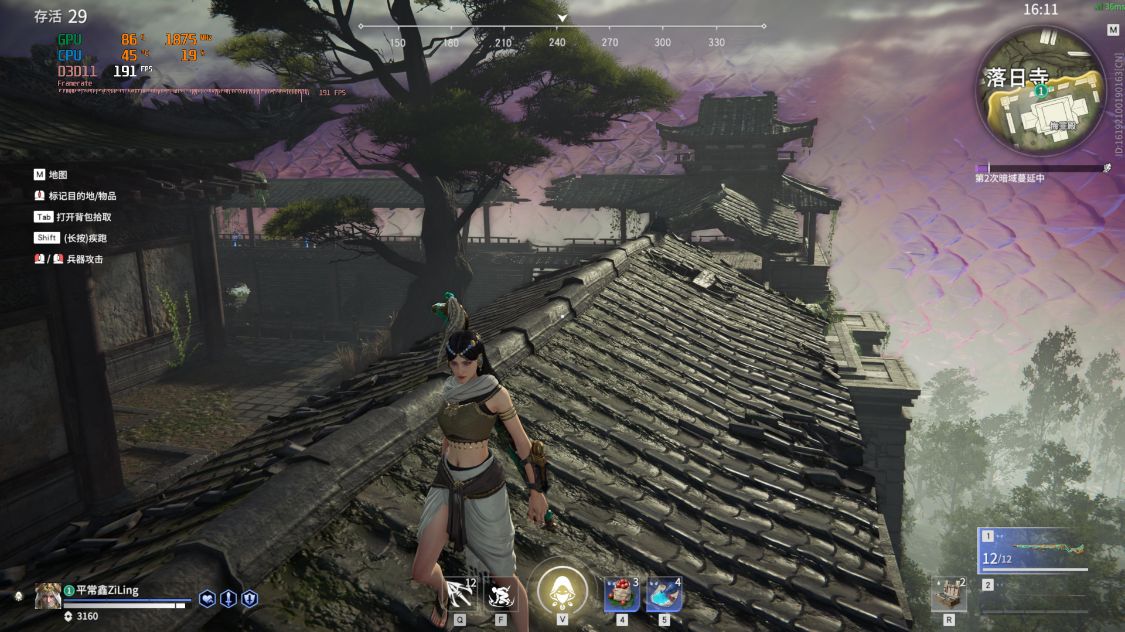Use the blue armor powder in slot 5
This screenshot has width=1125, height=632.
point(663,595)
